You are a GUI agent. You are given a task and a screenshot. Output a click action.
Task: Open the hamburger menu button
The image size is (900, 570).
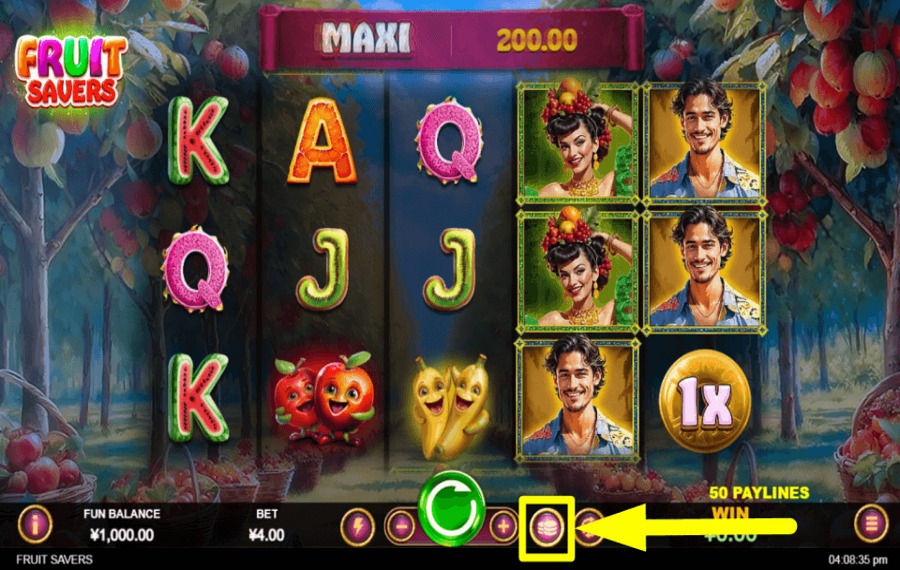pos(871,524)
